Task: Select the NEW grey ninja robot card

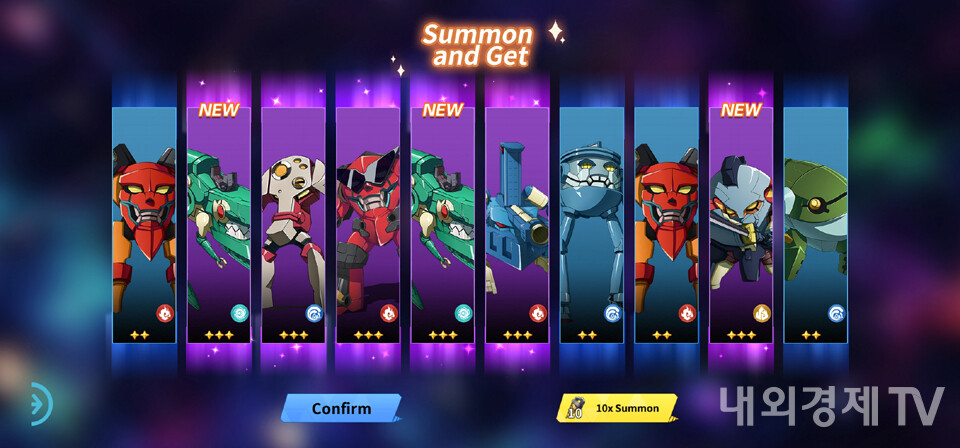Action: click(741, 225)
